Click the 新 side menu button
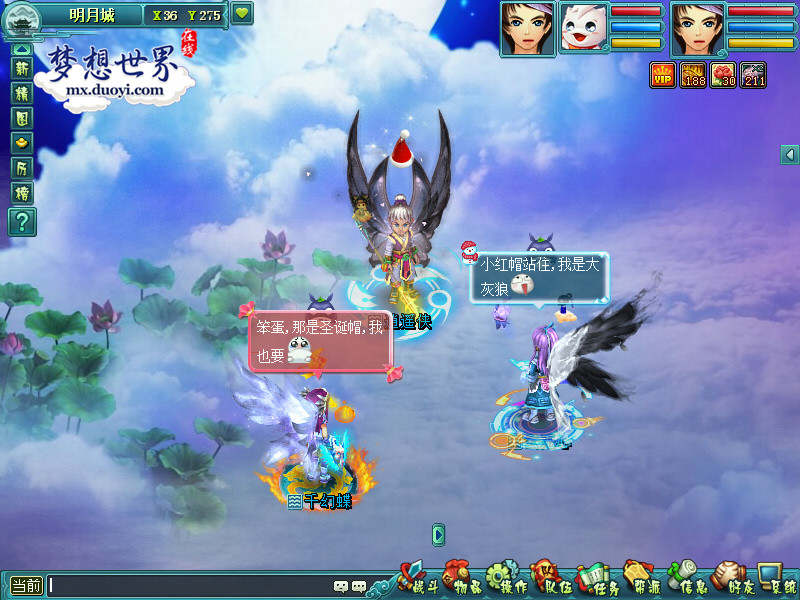 tap(22, 68)
